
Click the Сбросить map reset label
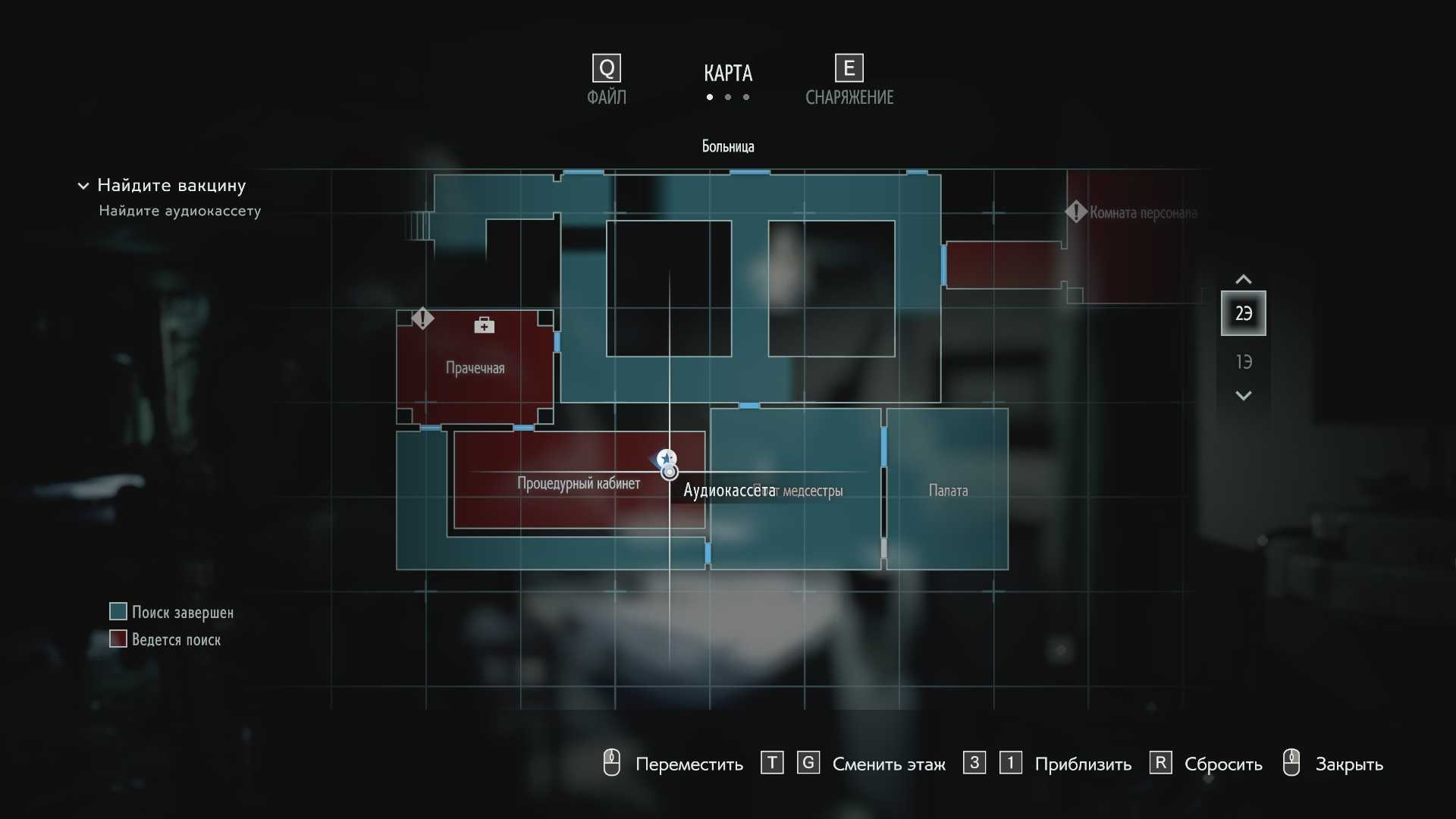[1222, 764]
